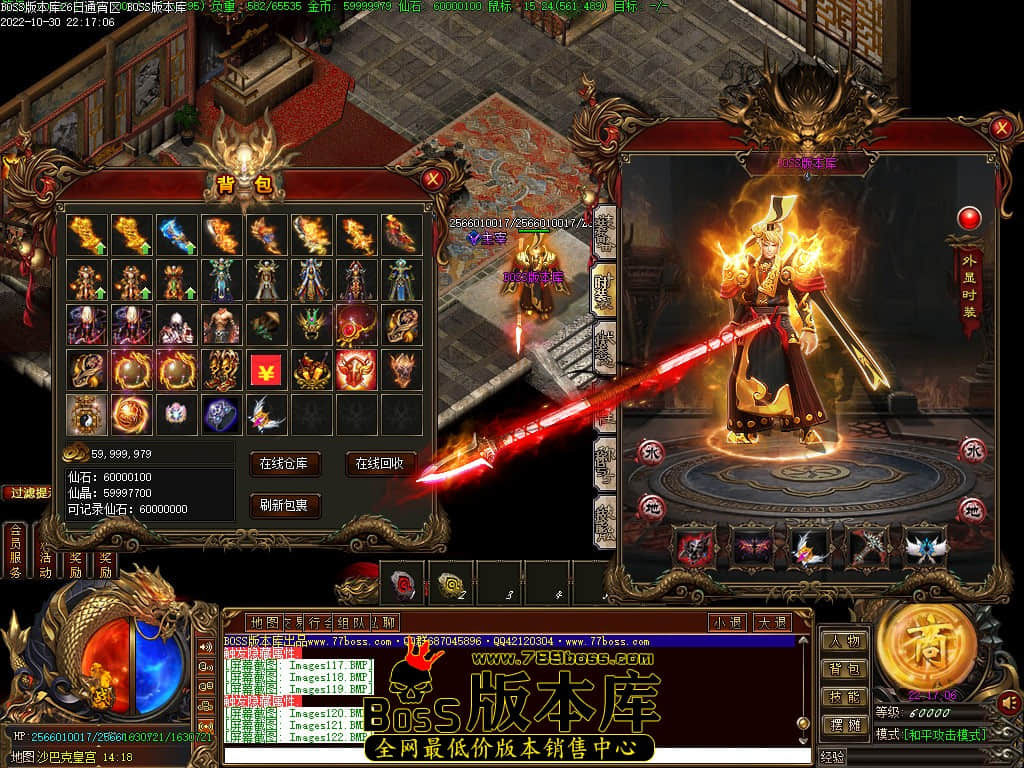Open the 人物 character menu

pyautogui.click(x=844, y=641)
